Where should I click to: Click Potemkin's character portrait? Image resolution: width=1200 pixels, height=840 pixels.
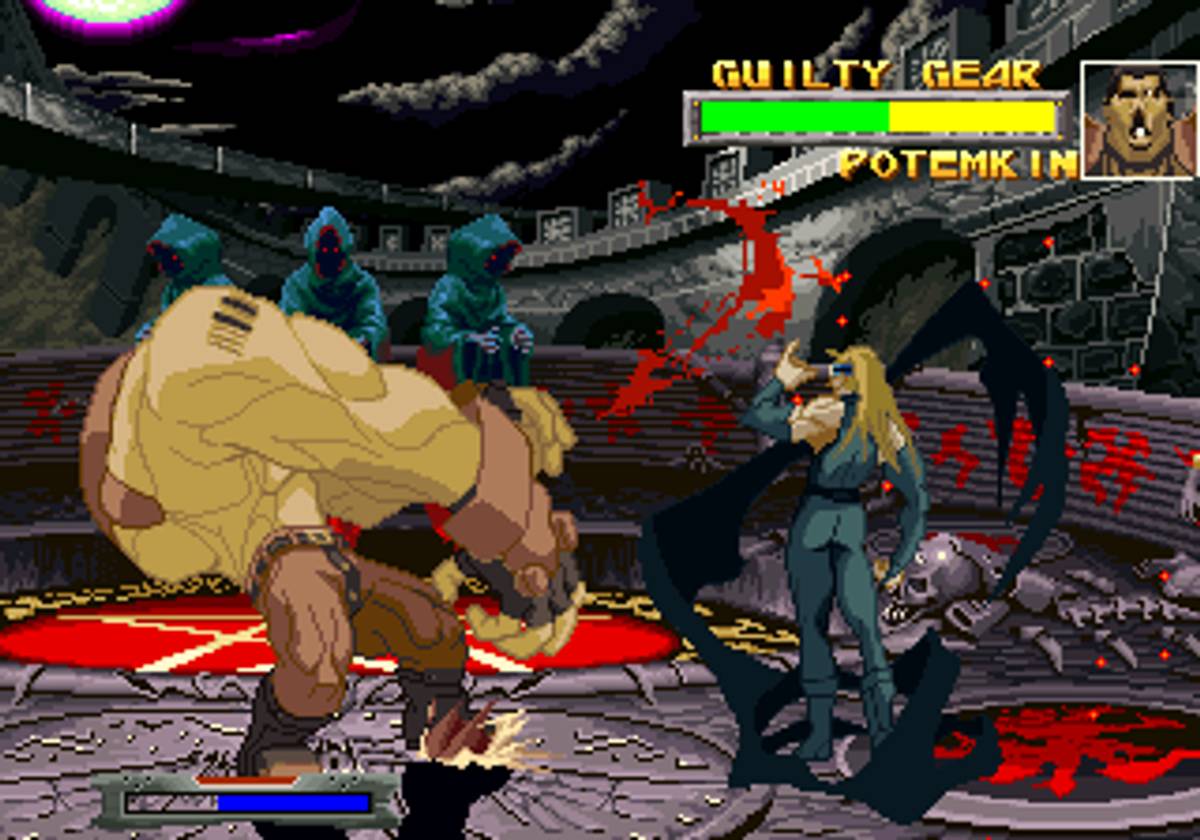(1139, 120)
